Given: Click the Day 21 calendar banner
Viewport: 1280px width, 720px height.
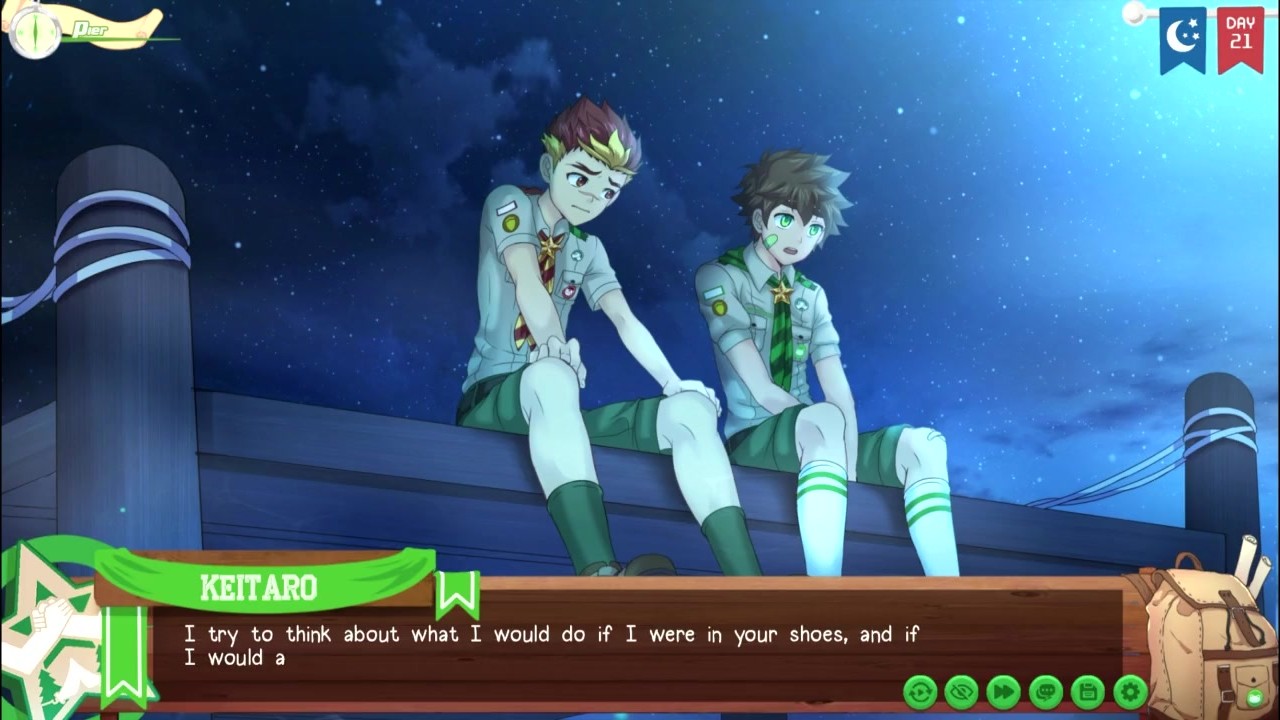Looking at the screenshot, I should point(1240,38).
